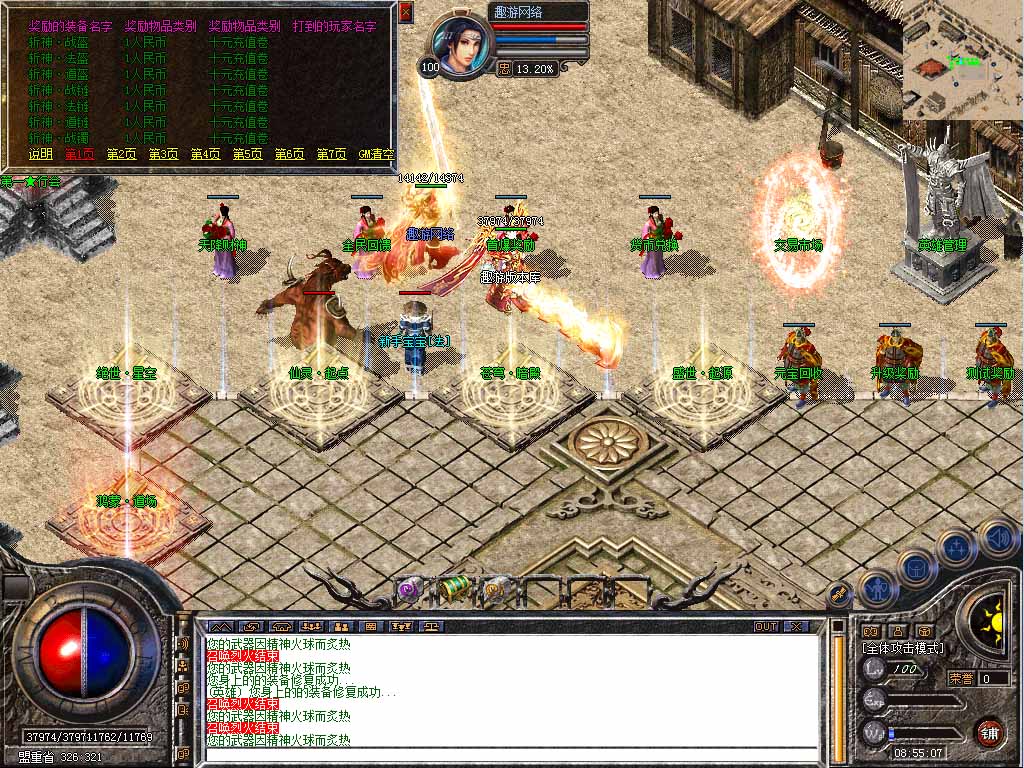This screenshot has width=1024, height=768.
Task: Open the minimap
Action: pos(962,60)
